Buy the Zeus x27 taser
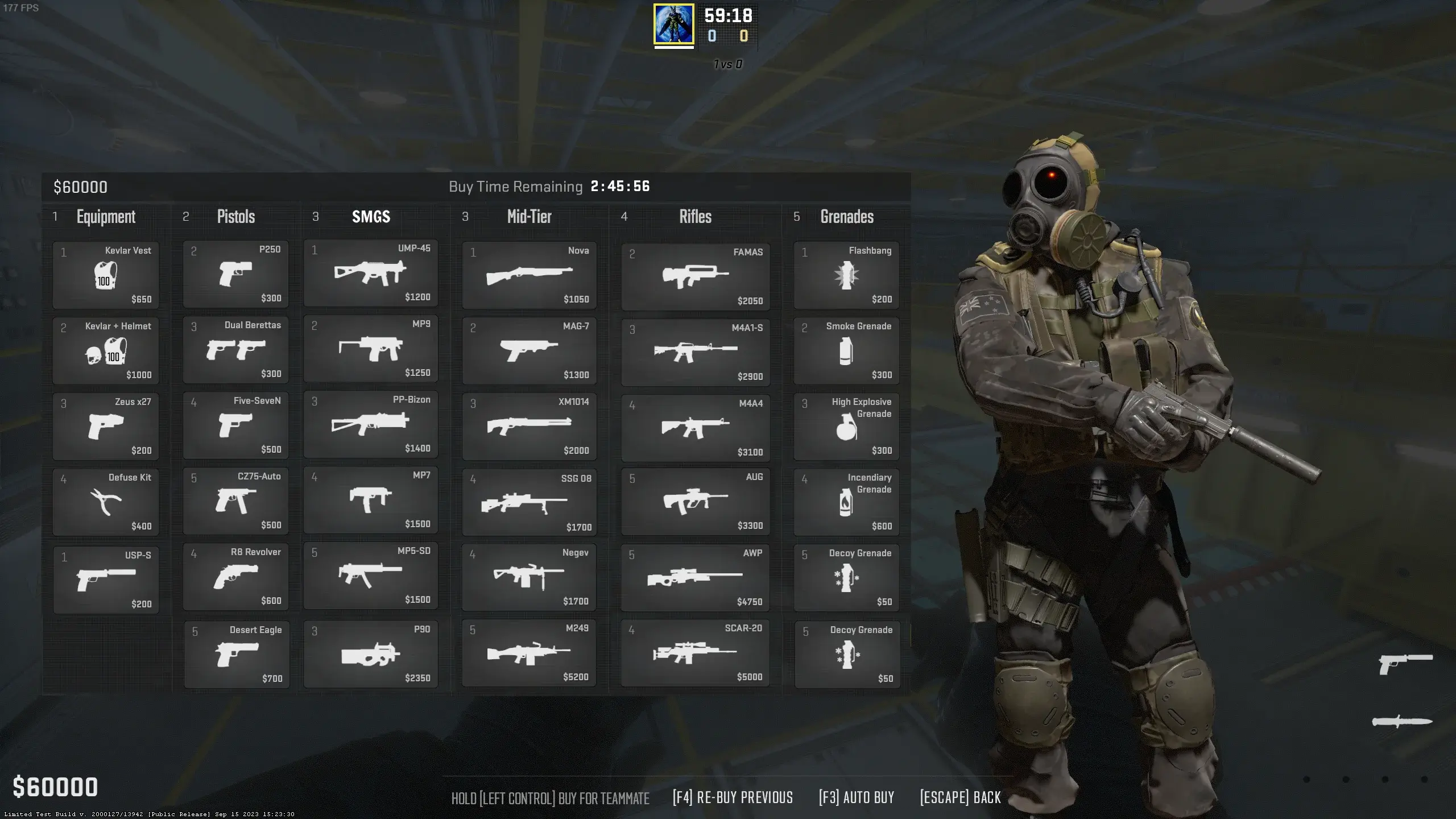 [x=106, y=427]
